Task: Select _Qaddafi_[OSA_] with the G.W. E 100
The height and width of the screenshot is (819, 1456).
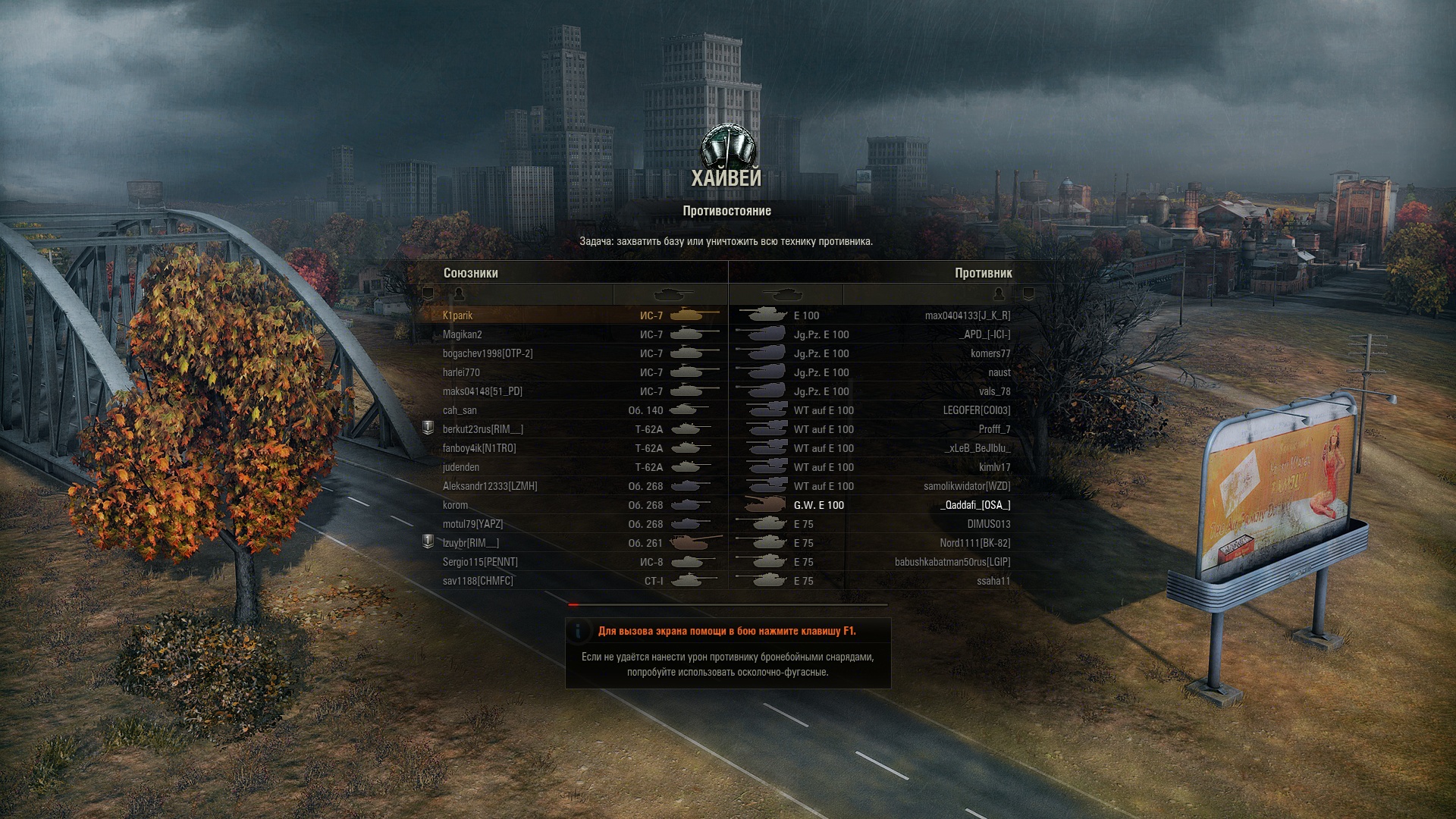Action: click(x=975, y=505)
